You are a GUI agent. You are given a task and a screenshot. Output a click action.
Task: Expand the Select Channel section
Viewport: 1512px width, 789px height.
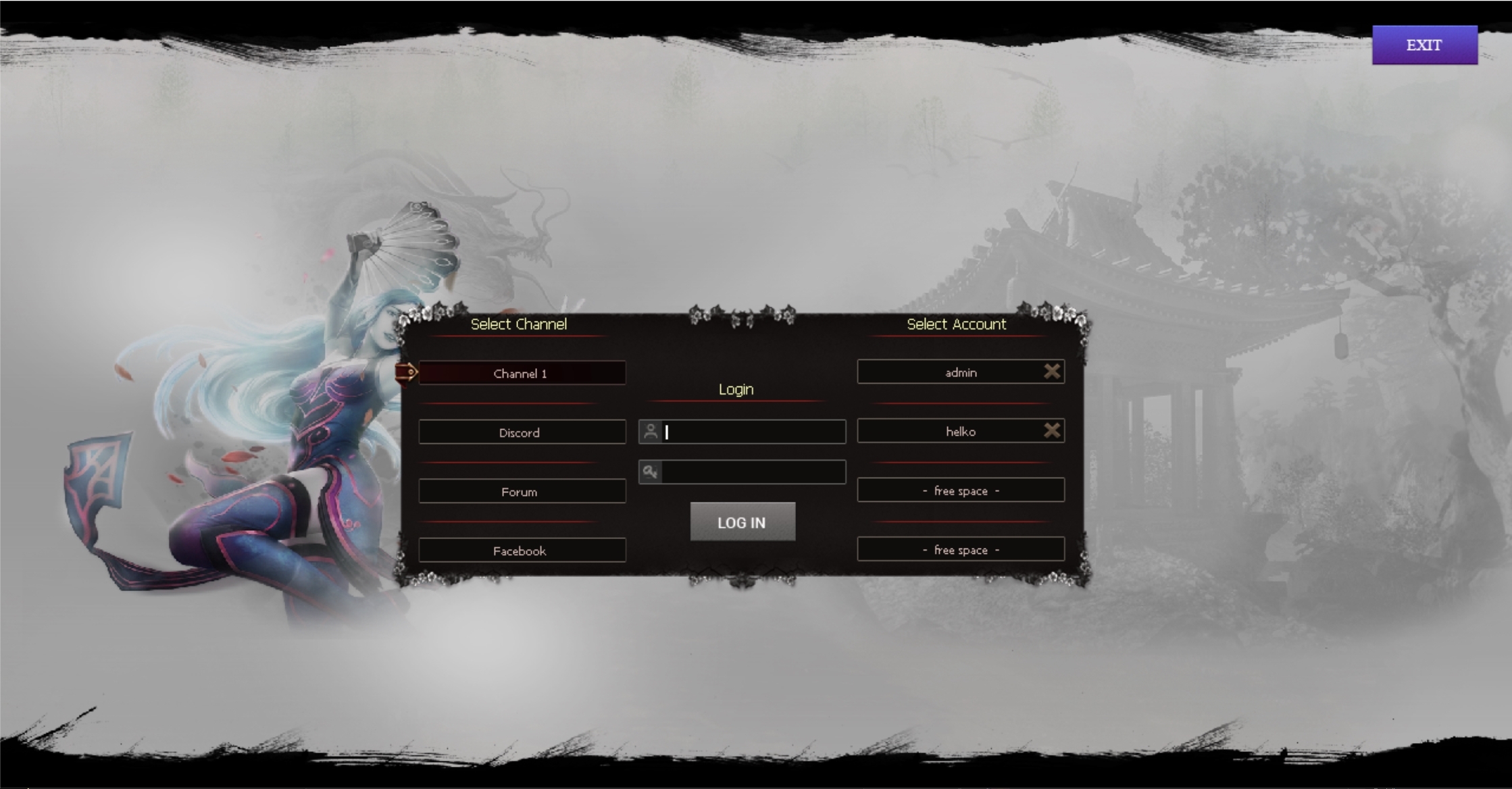coord(519,324)
